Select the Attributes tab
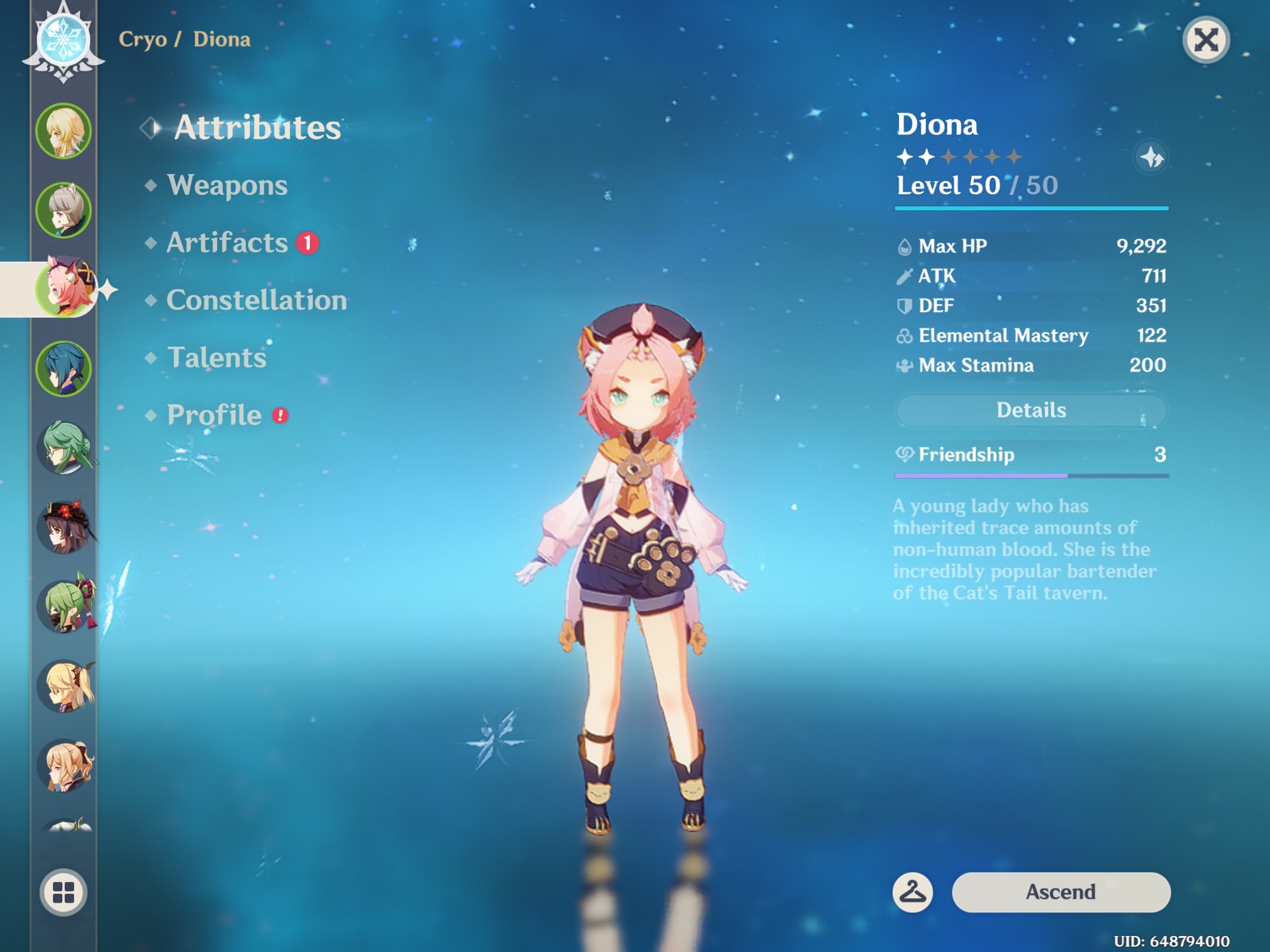 pyautogui.click(x=257, y=128)
